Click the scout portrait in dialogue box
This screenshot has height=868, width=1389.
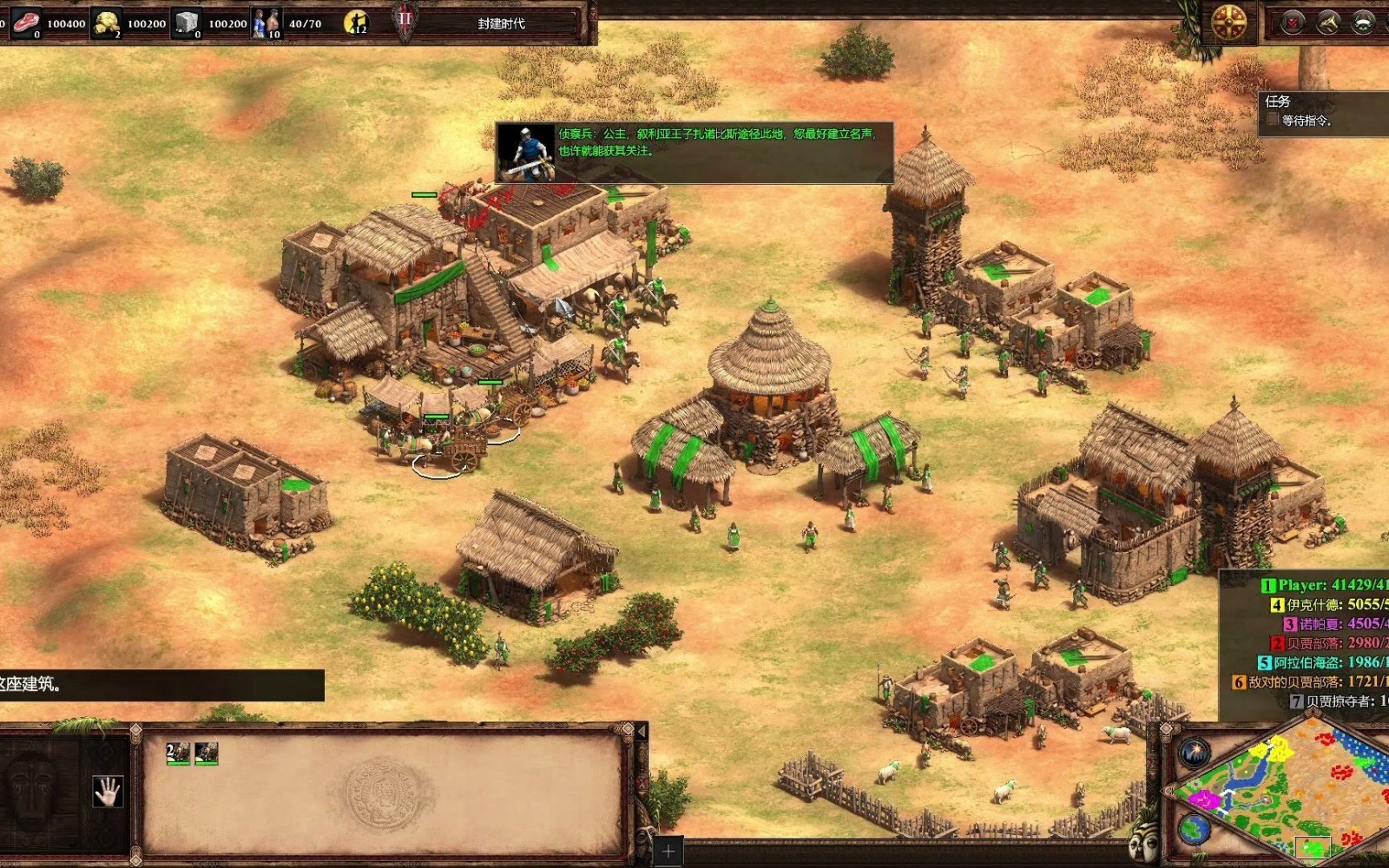tap(526, 153)
